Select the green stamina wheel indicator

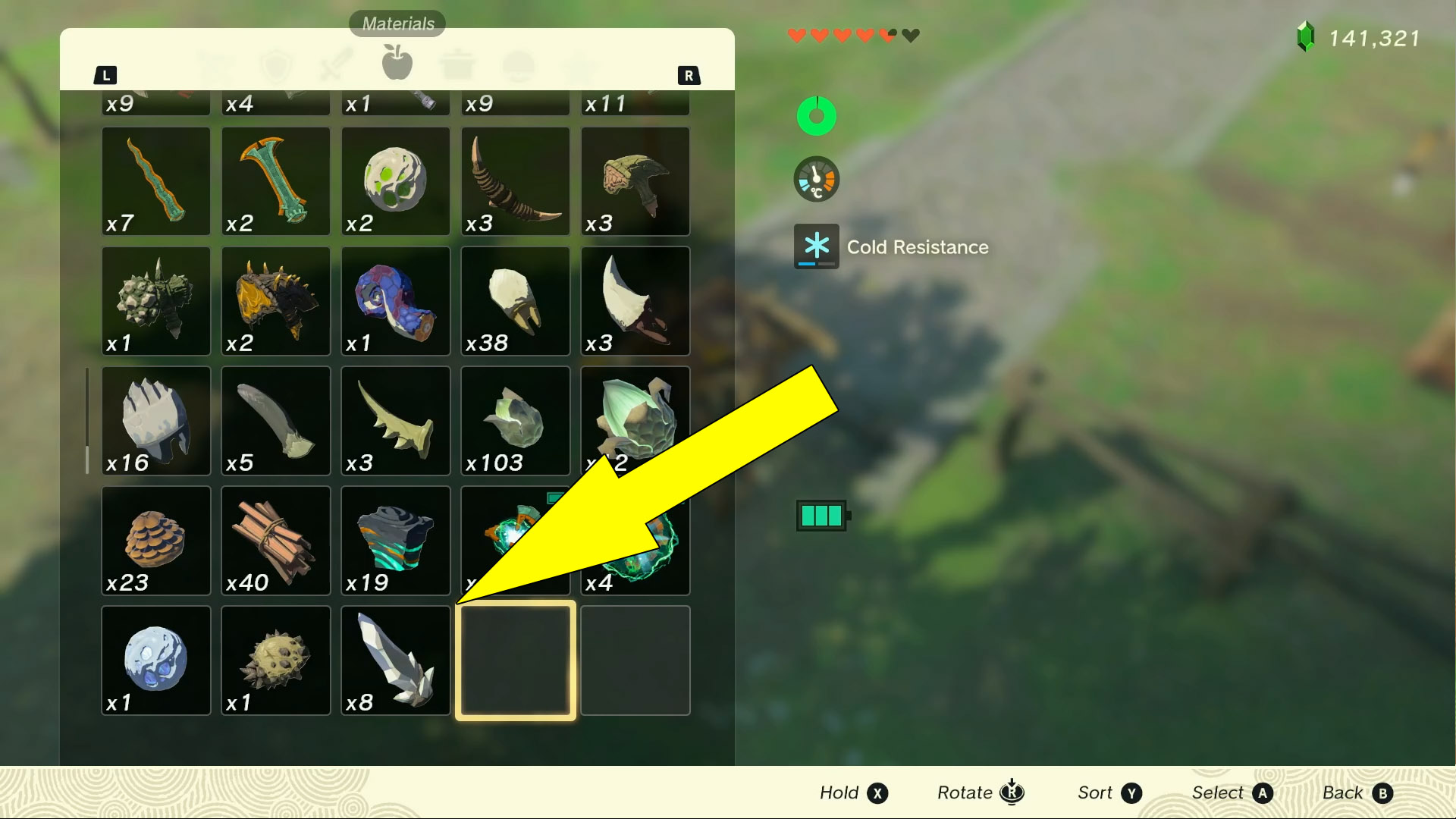pos(816,115)
